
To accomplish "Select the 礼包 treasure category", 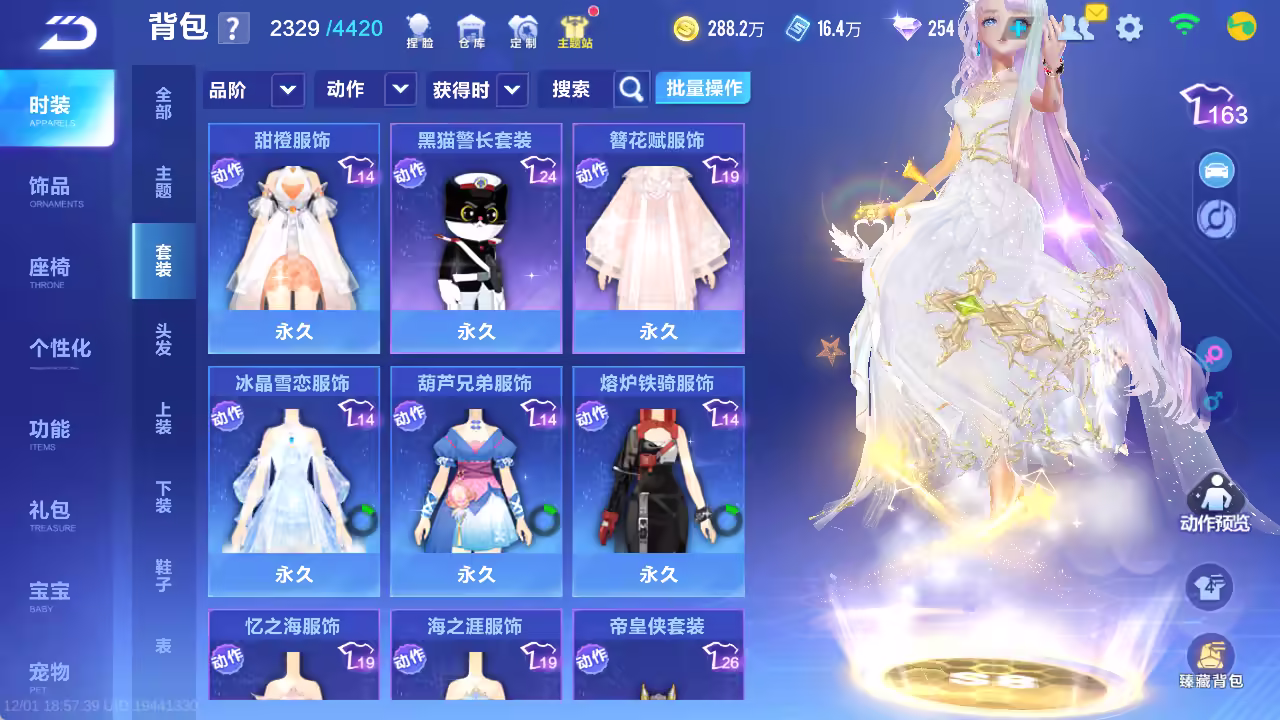I will [50, 514].
